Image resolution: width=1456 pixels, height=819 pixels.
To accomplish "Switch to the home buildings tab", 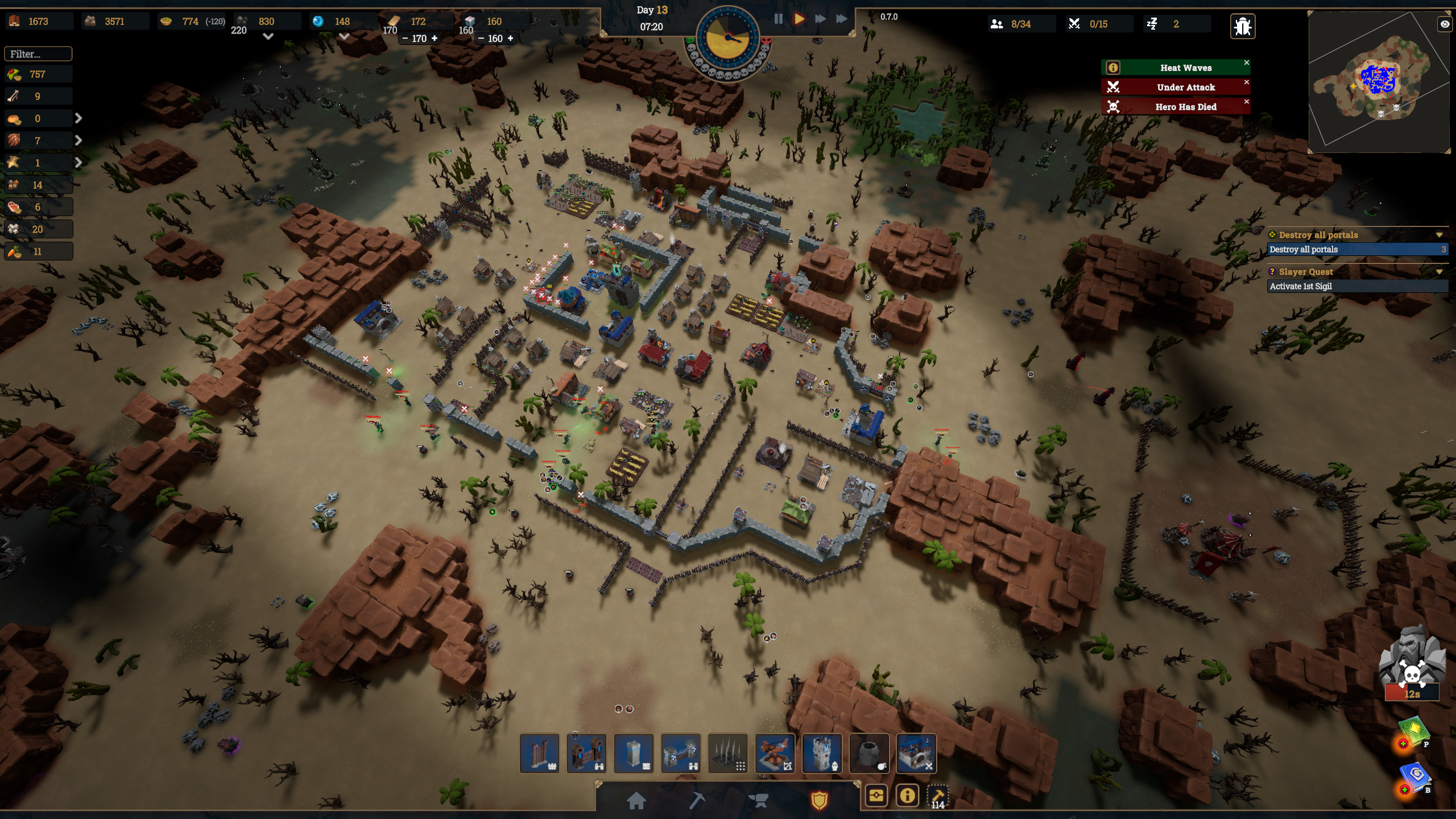I will pyautogui.click(x=636, y=800).
